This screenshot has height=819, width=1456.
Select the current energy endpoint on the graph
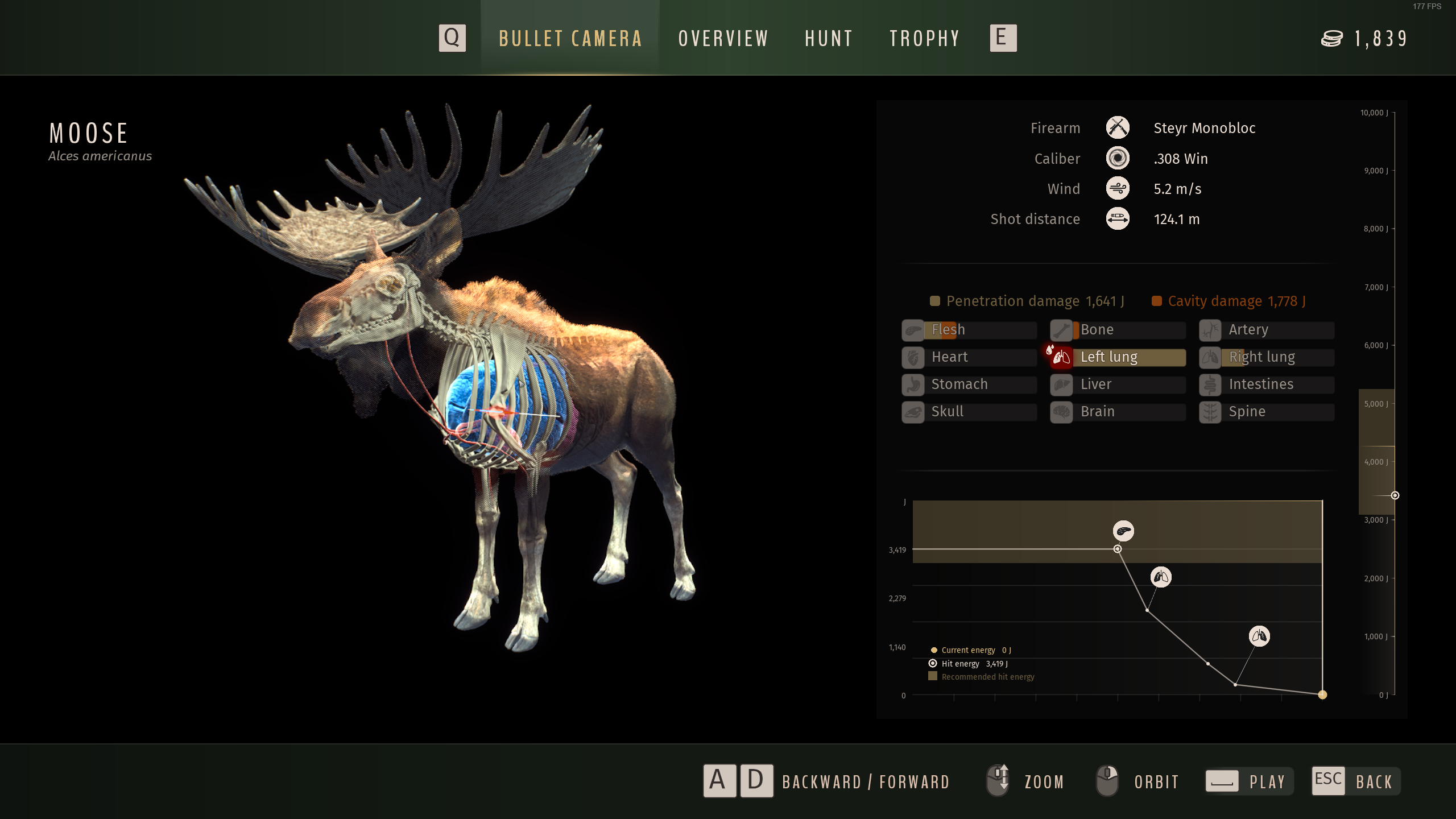click(x=1322, y=694)
